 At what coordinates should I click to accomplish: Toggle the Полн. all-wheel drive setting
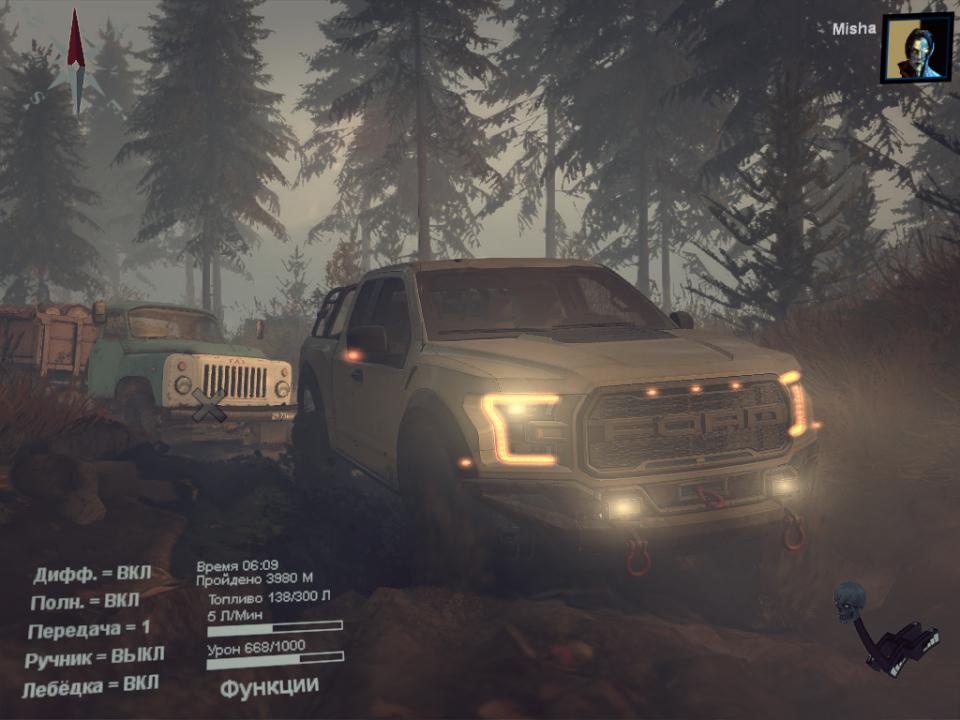[x=87, y=601]
